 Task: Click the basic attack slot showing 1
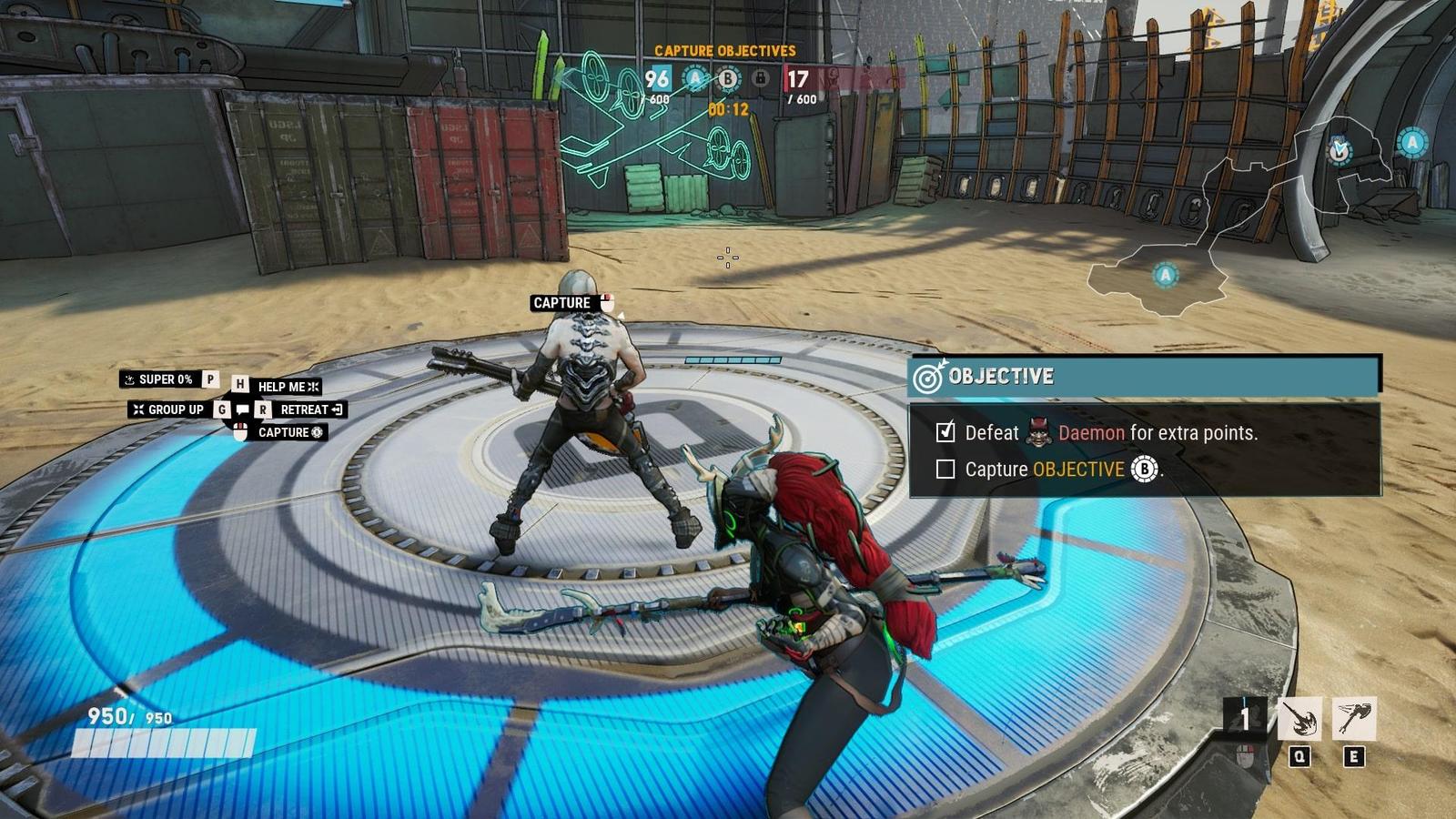[1245, 720]
